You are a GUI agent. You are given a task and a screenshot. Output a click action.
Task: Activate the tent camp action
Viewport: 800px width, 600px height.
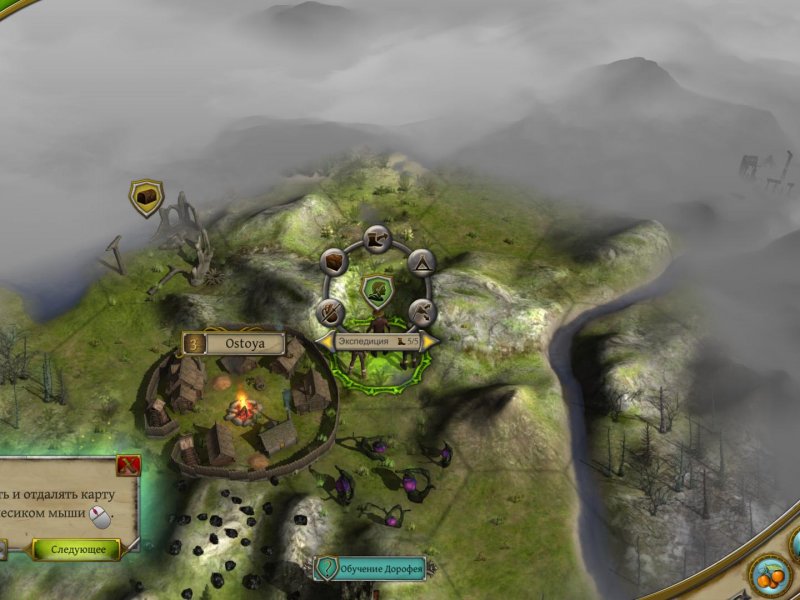[x=421, y=262]
